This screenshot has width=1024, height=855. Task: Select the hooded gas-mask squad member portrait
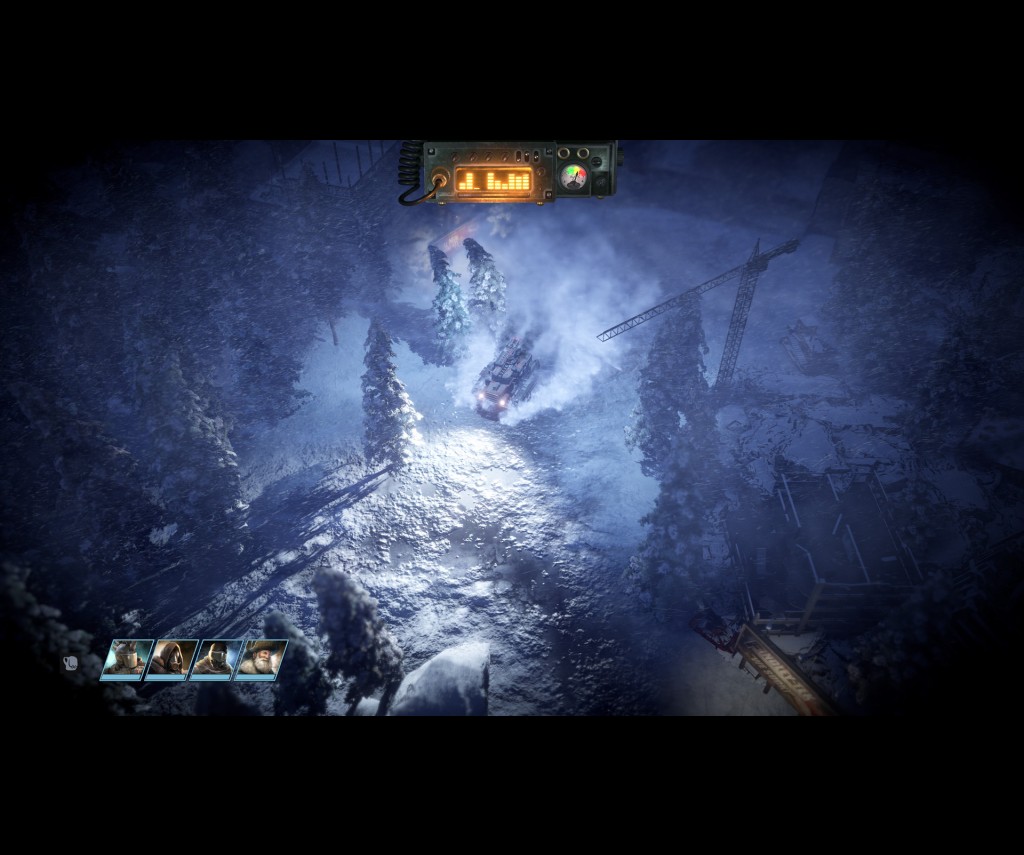pyautogui.click(x=172, y=660)
